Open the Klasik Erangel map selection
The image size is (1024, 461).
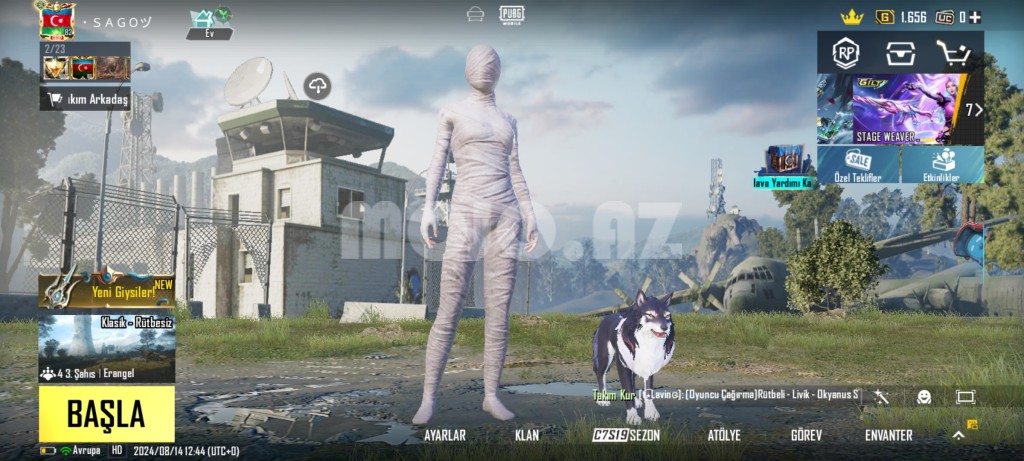[106, 348]
